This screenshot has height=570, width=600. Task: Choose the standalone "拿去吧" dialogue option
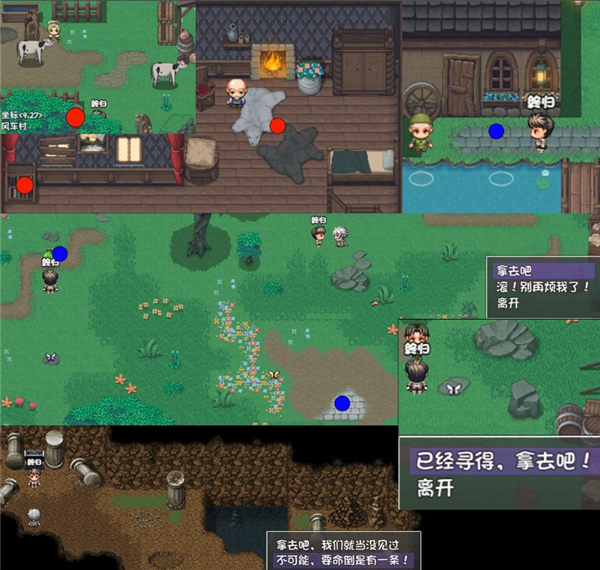pyautogui.click(x=517, y=271)
